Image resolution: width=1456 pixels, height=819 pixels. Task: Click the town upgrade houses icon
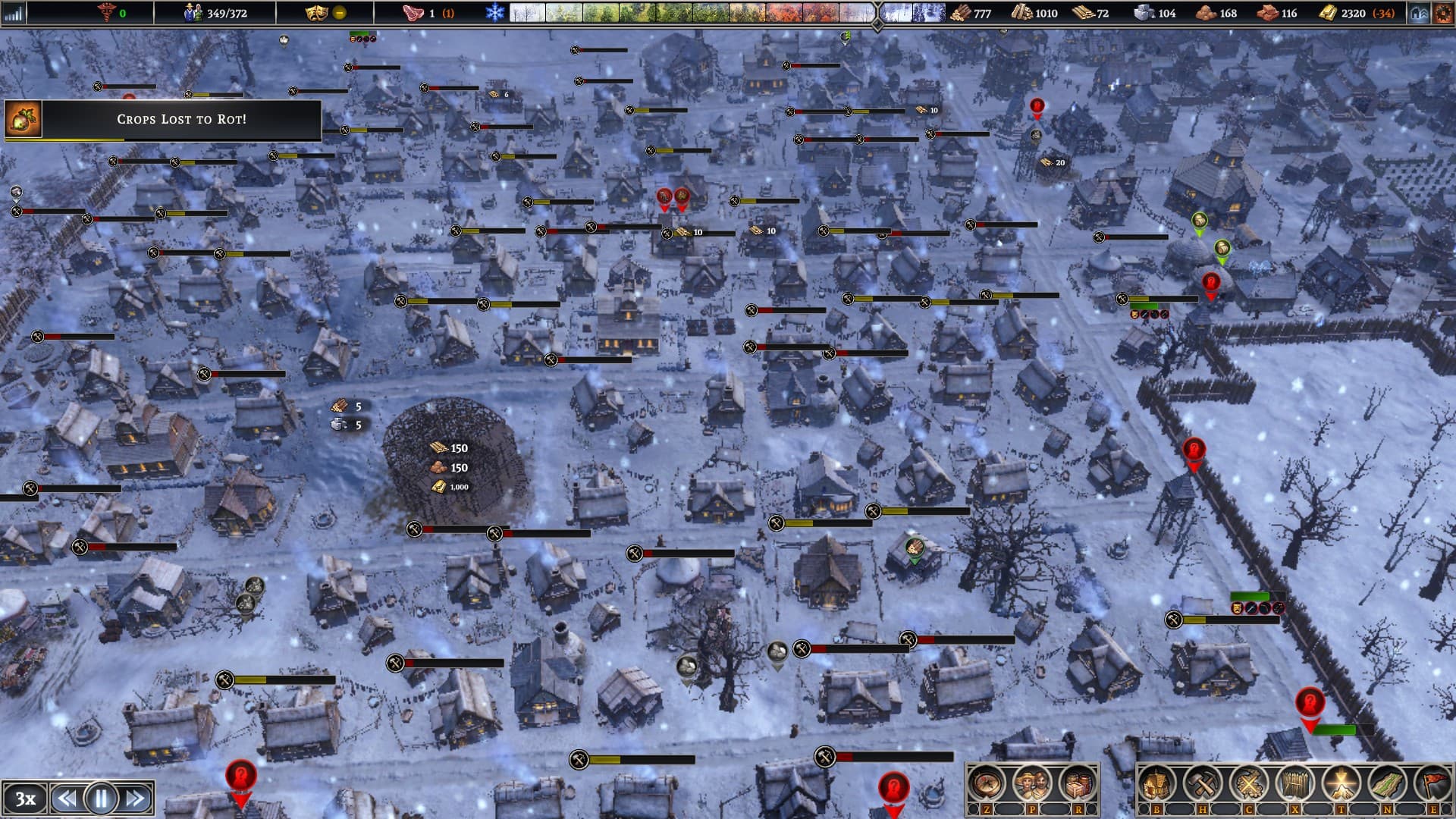(x=1420, y=13)
